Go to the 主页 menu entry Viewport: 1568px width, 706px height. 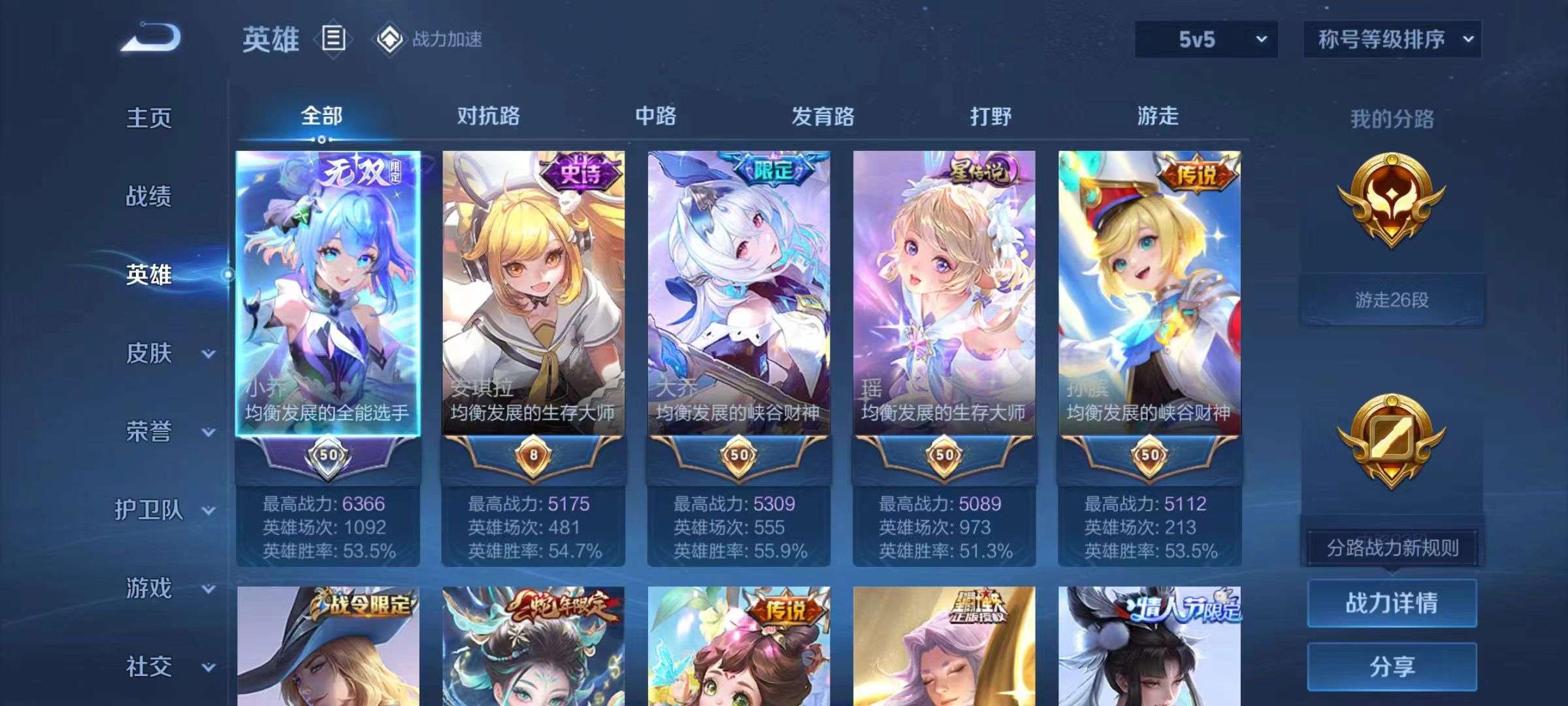149,118
